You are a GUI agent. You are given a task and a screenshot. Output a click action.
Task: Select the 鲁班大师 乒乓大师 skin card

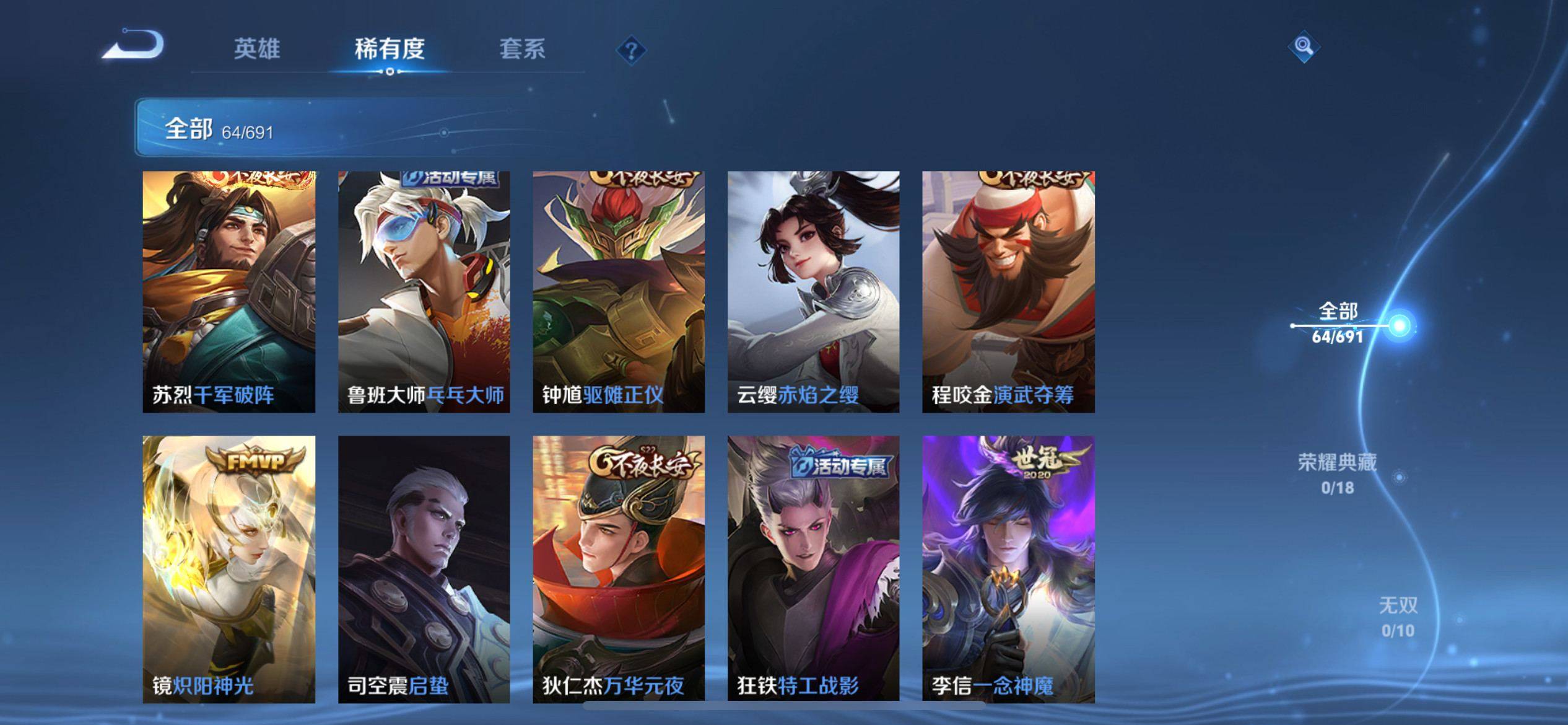(x=424, y=291)
